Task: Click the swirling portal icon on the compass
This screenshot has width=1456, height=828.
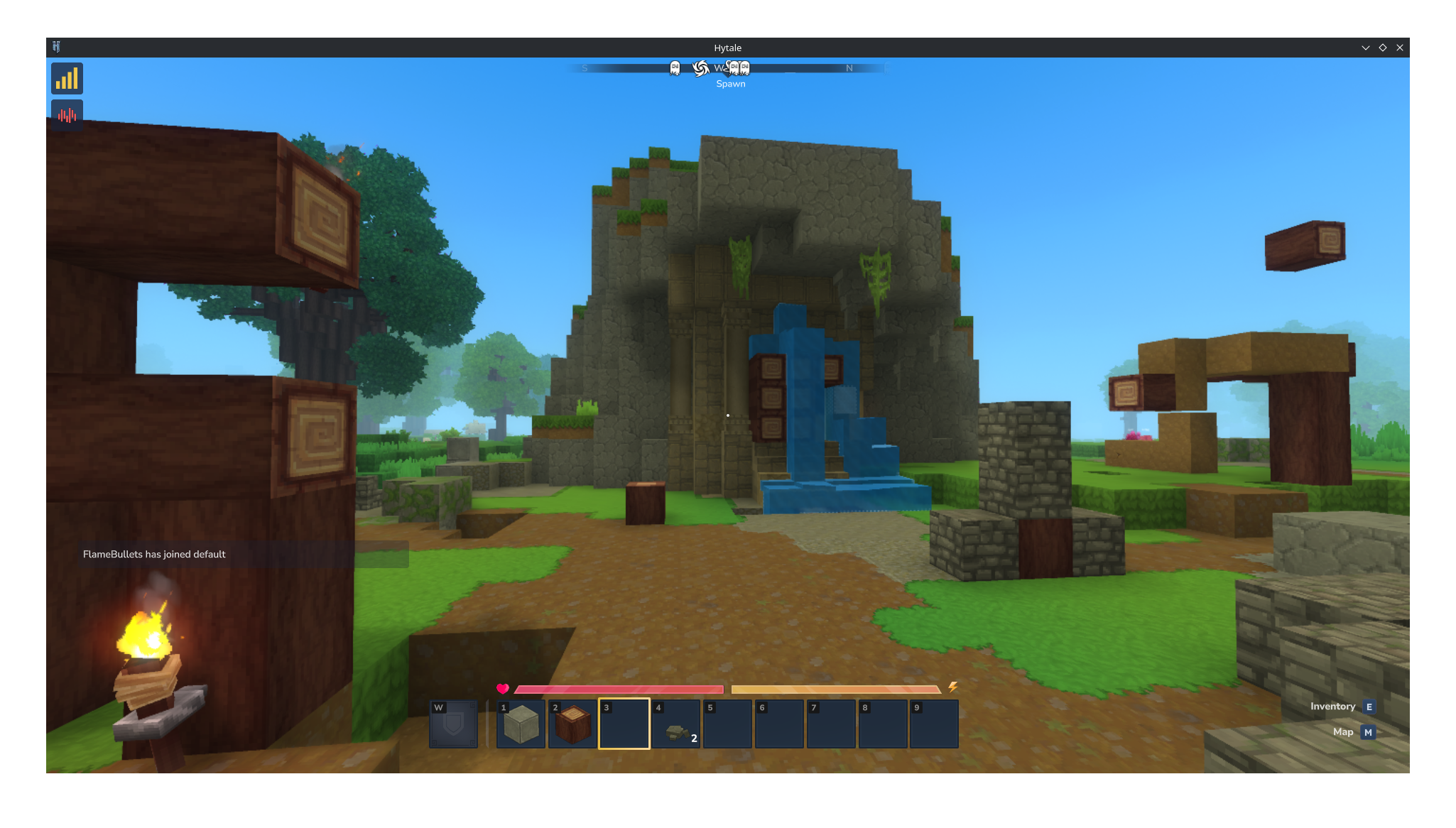Action: coord(702,68)
